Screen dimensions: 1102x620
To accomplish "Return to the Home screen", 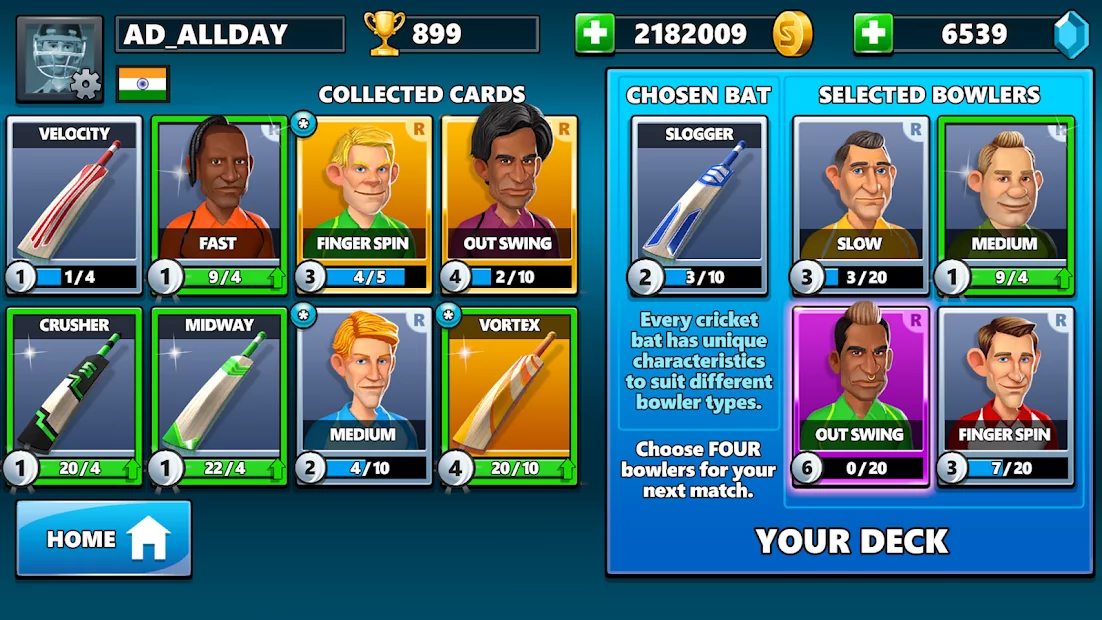I will coord(104,538).
